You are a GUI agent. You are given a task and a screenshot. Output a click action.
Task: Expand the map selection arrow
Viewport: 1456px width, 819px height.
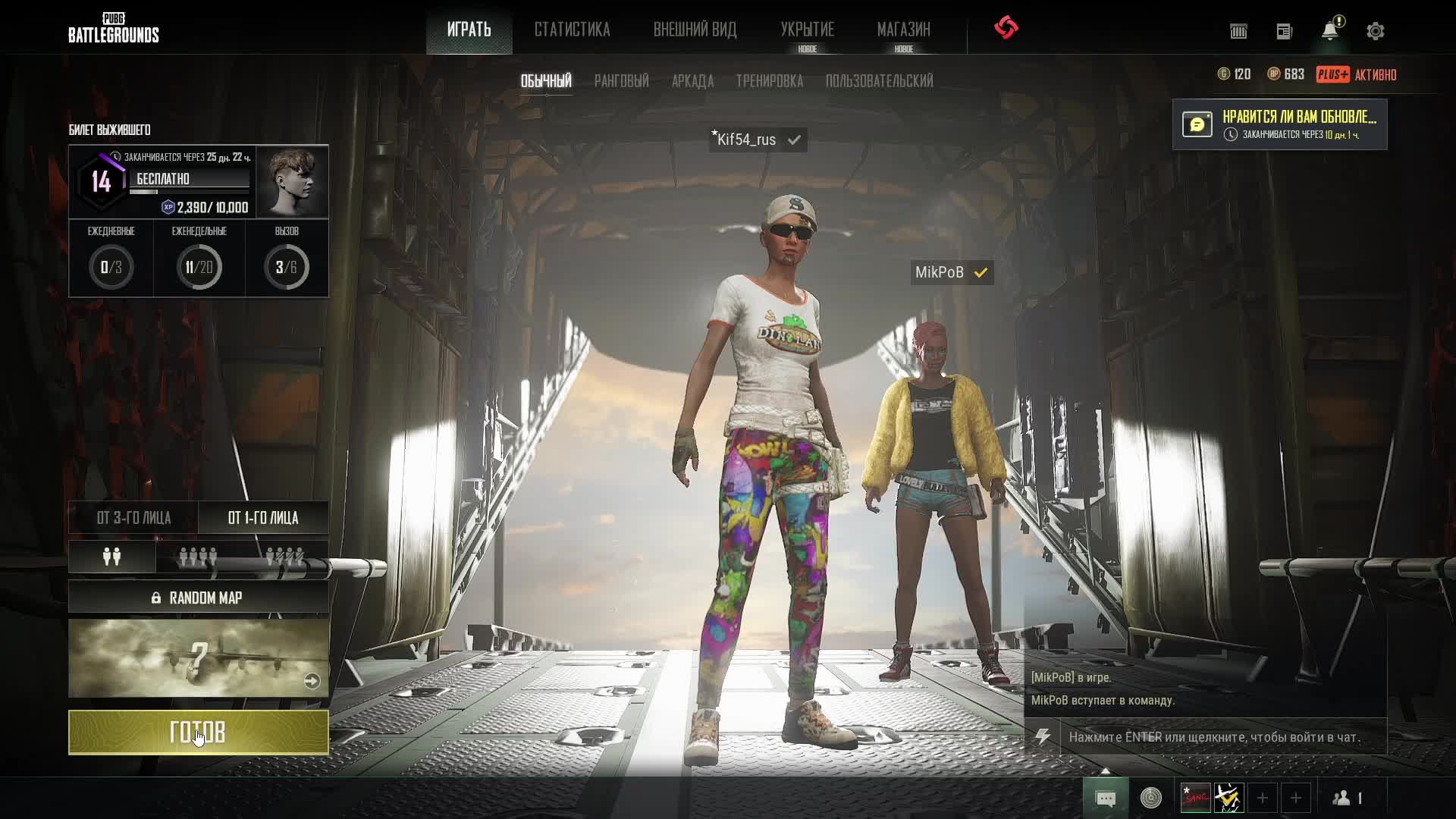pos(312,681)
